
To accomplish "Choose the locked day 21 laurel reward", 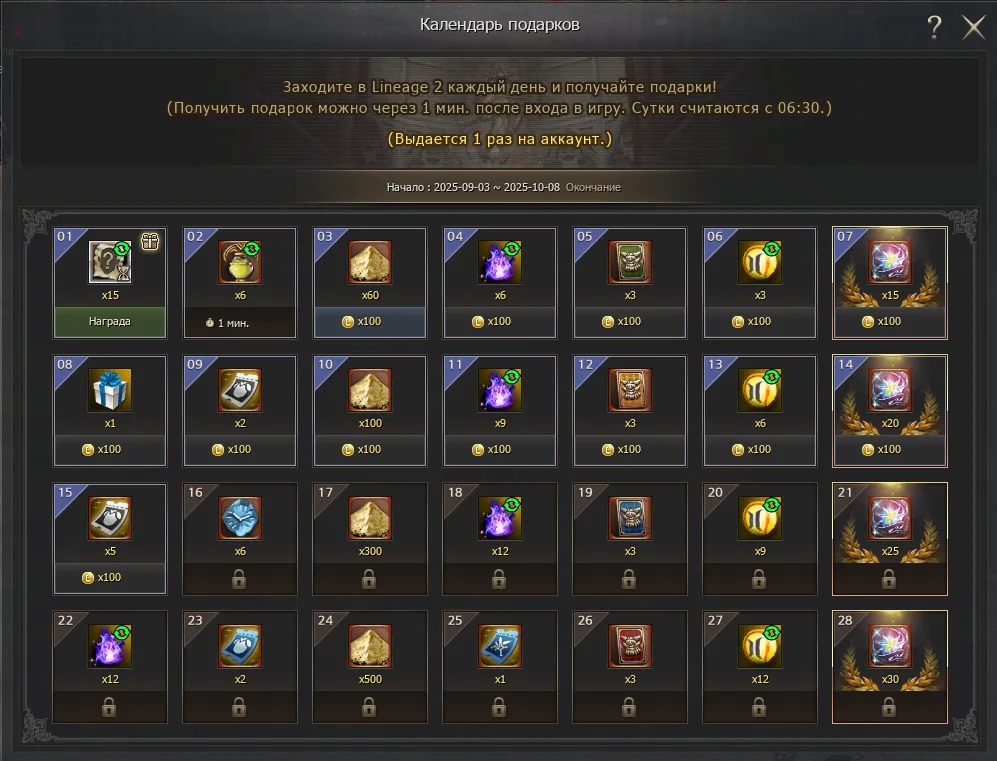I will tap(889, 518).
